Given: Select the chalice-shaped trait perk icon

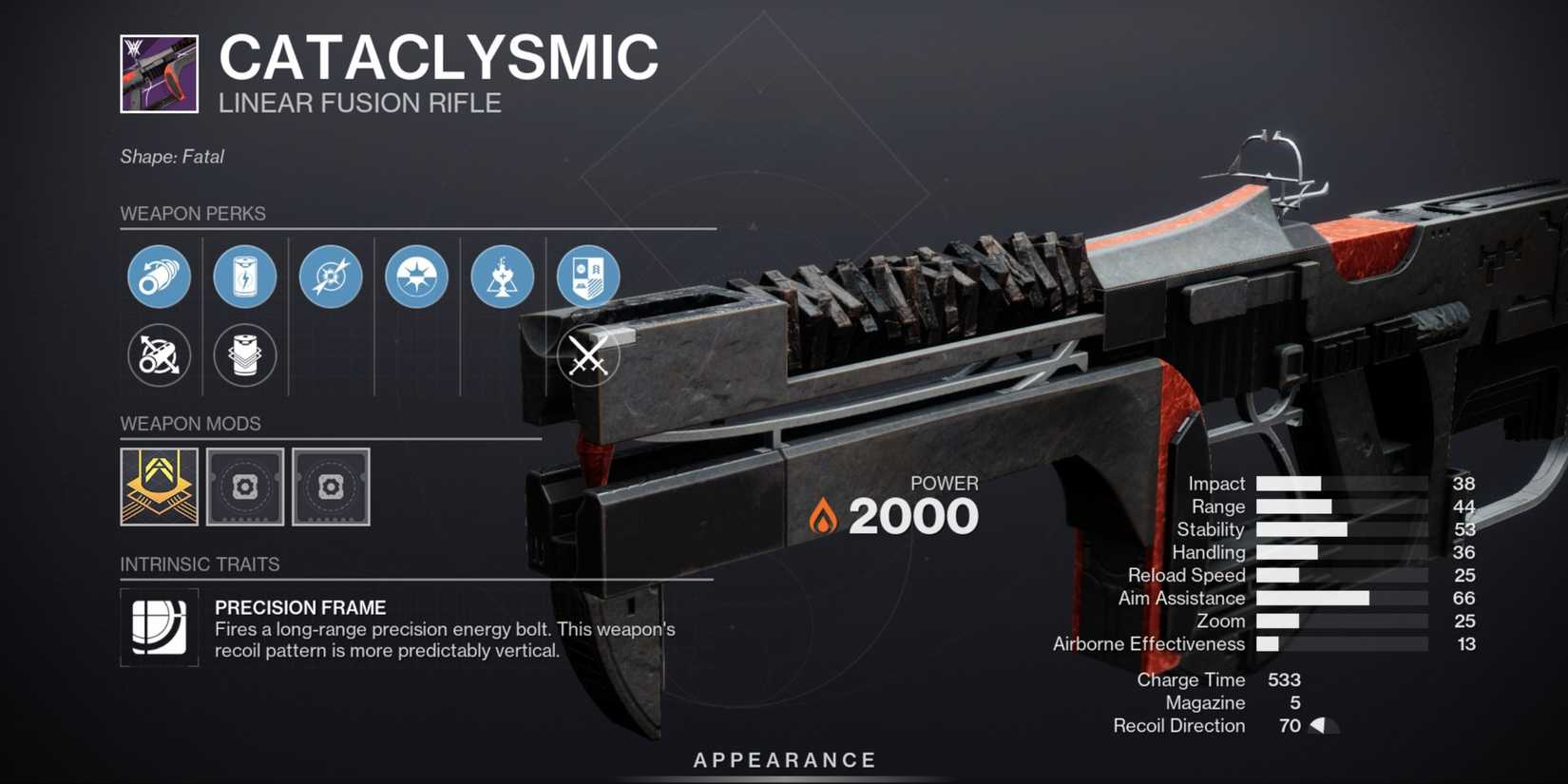Looking at the screenshot, I should [x=502, y=277].
